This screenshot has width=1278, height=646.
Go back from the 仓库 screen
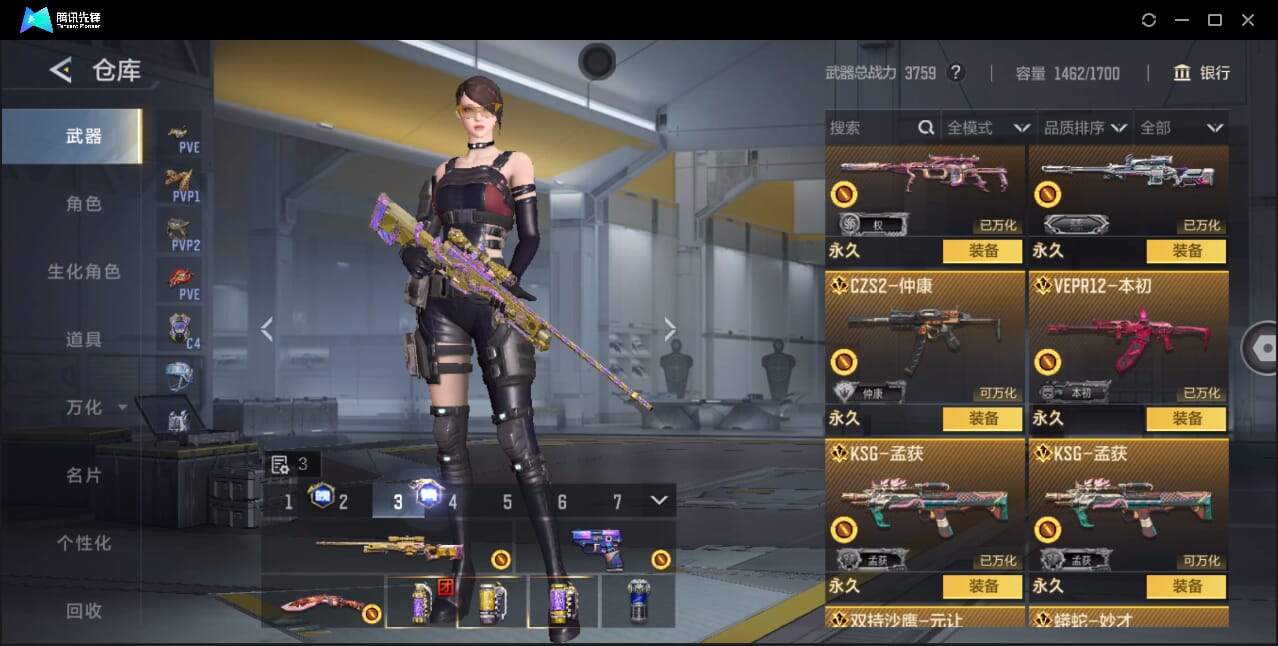coord(61,70)
